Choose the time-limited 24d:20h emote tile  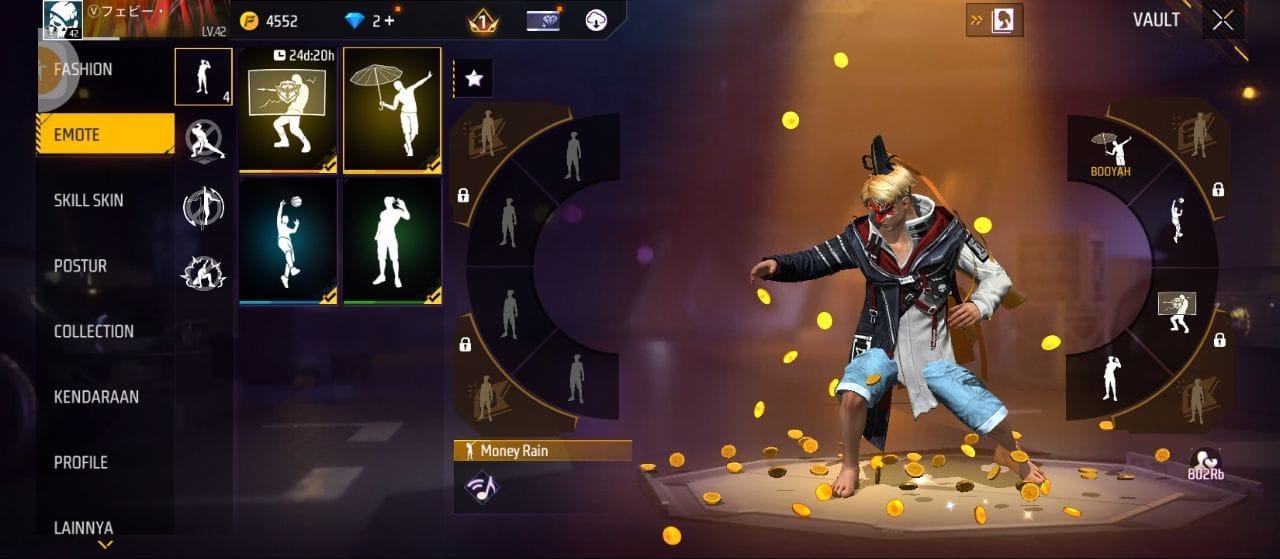coord(288,109)
